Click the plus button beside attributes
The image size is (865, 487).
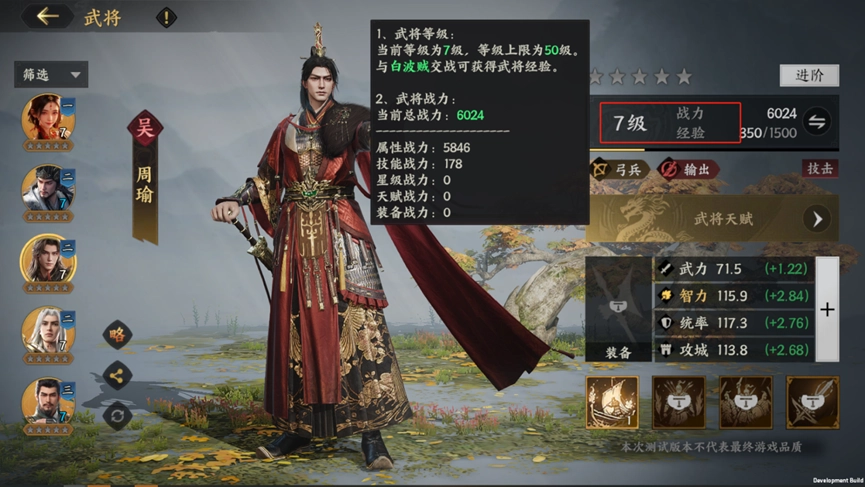(x=827, y=310)
